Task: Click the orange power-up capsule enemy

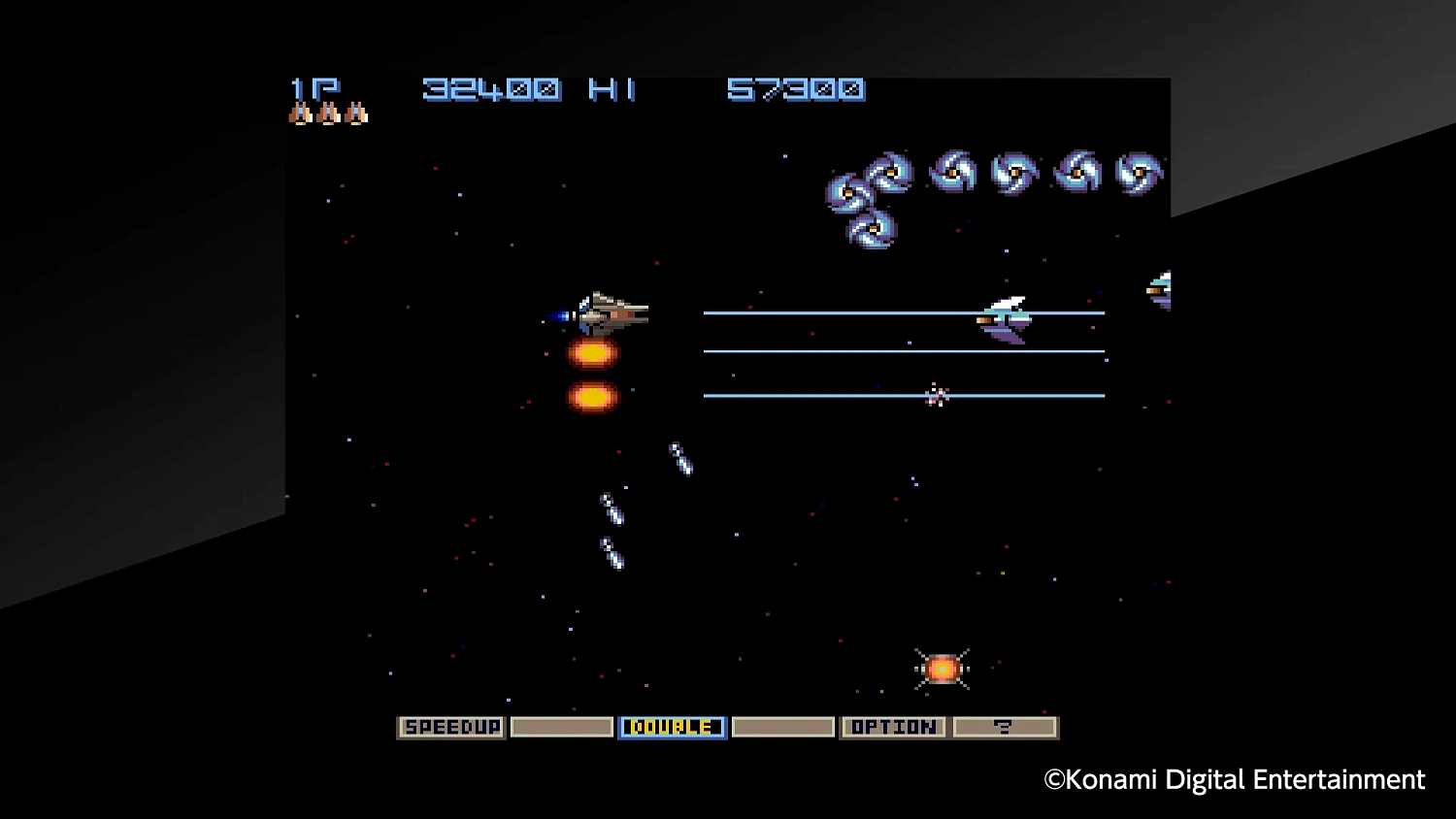Action: pos(940,668)
